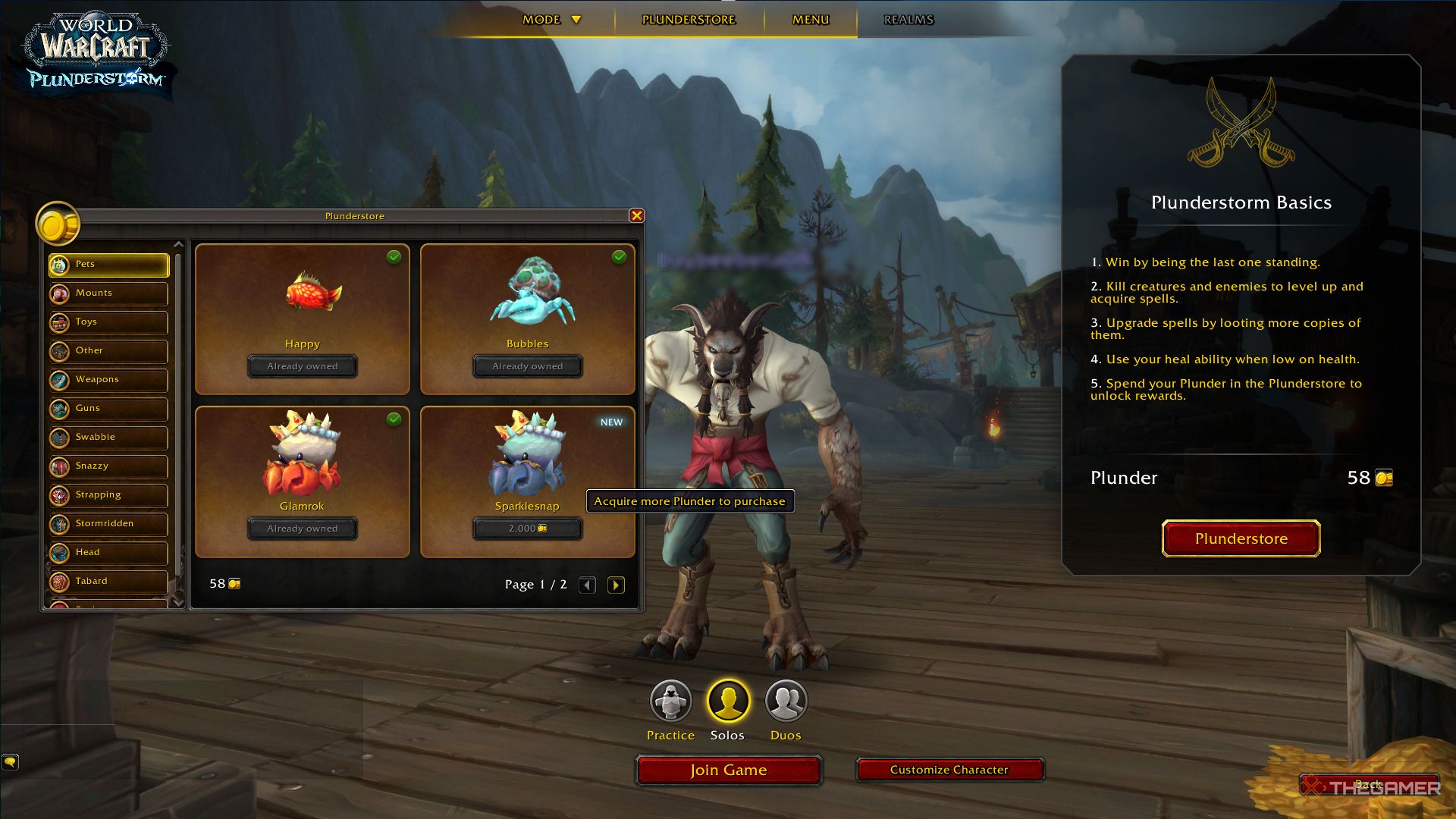Choose the Tabard category
This screenshot has width=1456, height=819.
click(x=108, y=582)
